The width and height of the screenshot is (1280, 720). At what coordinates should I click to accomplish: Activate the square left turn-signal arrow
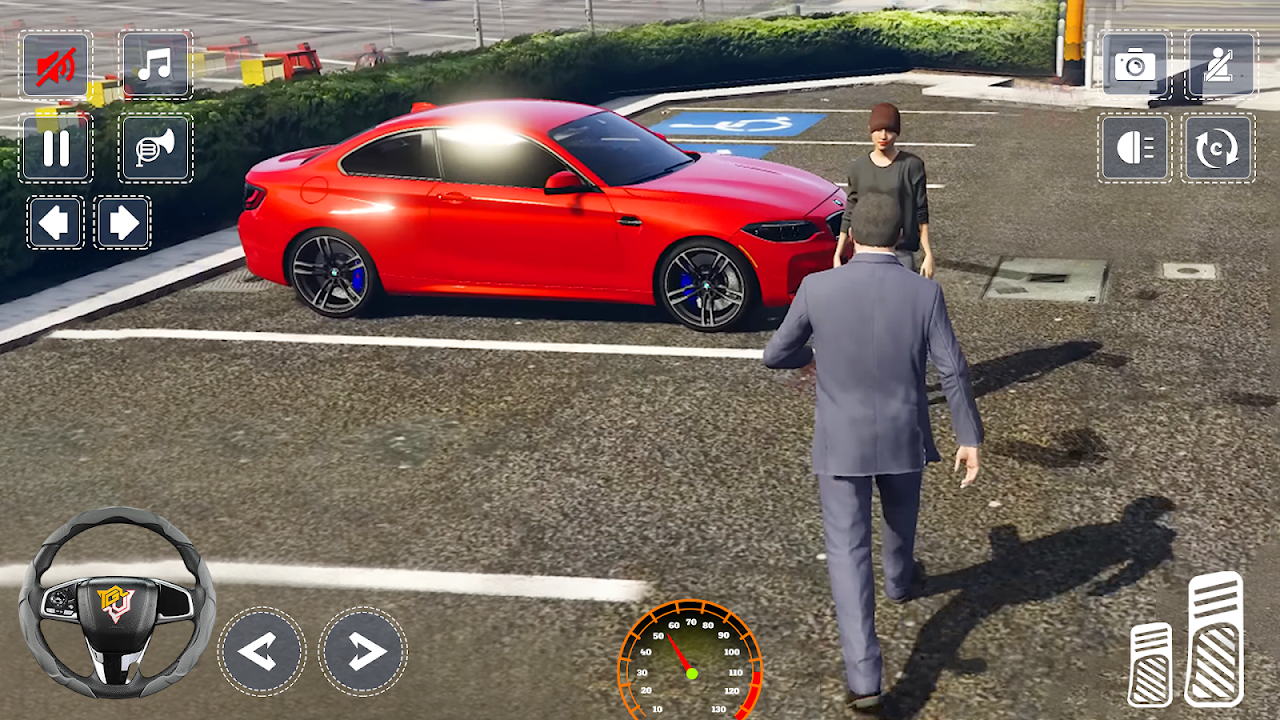[56, 222]
